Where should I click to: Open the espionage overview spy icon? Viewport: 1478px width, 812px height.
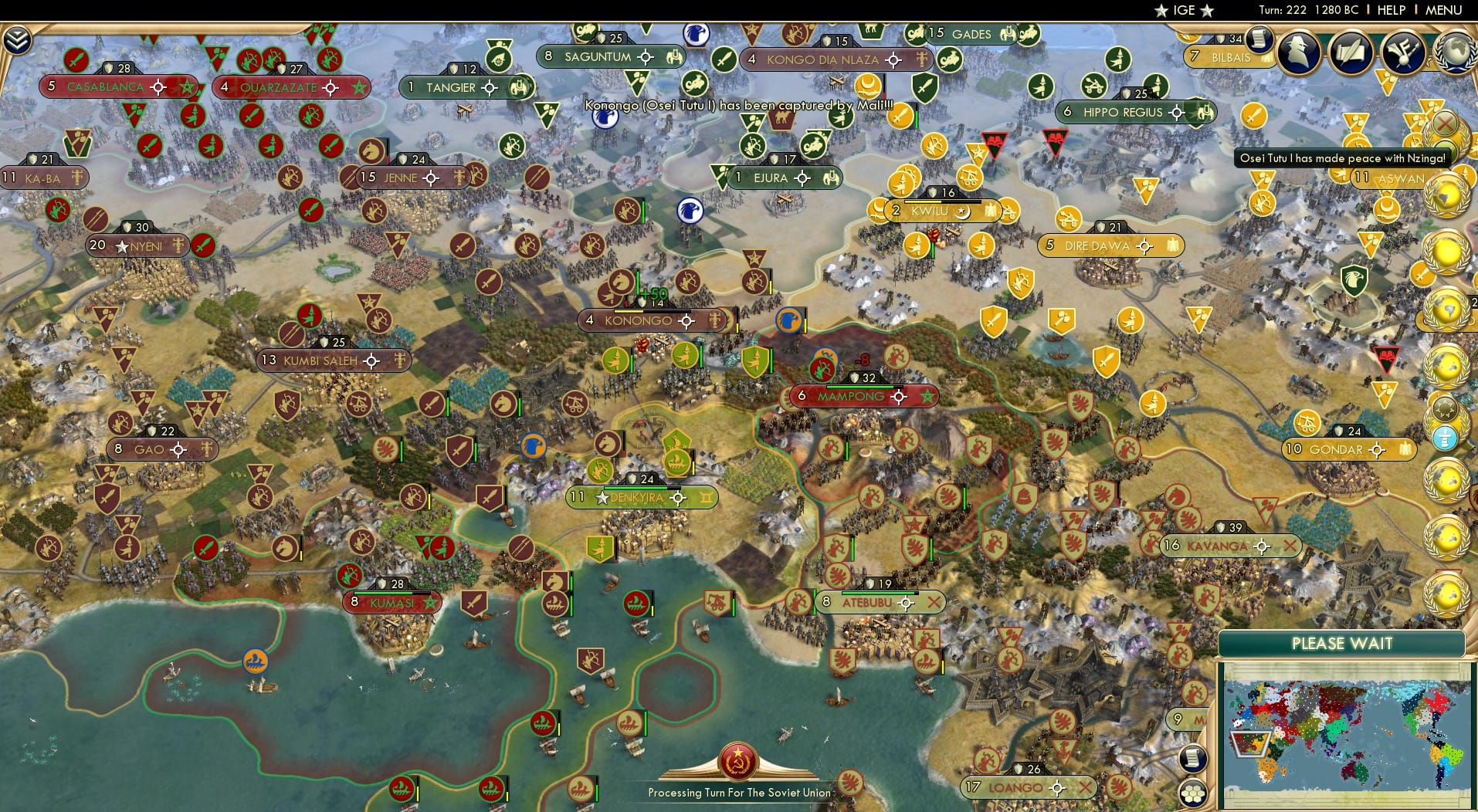tap(1297, 51)
